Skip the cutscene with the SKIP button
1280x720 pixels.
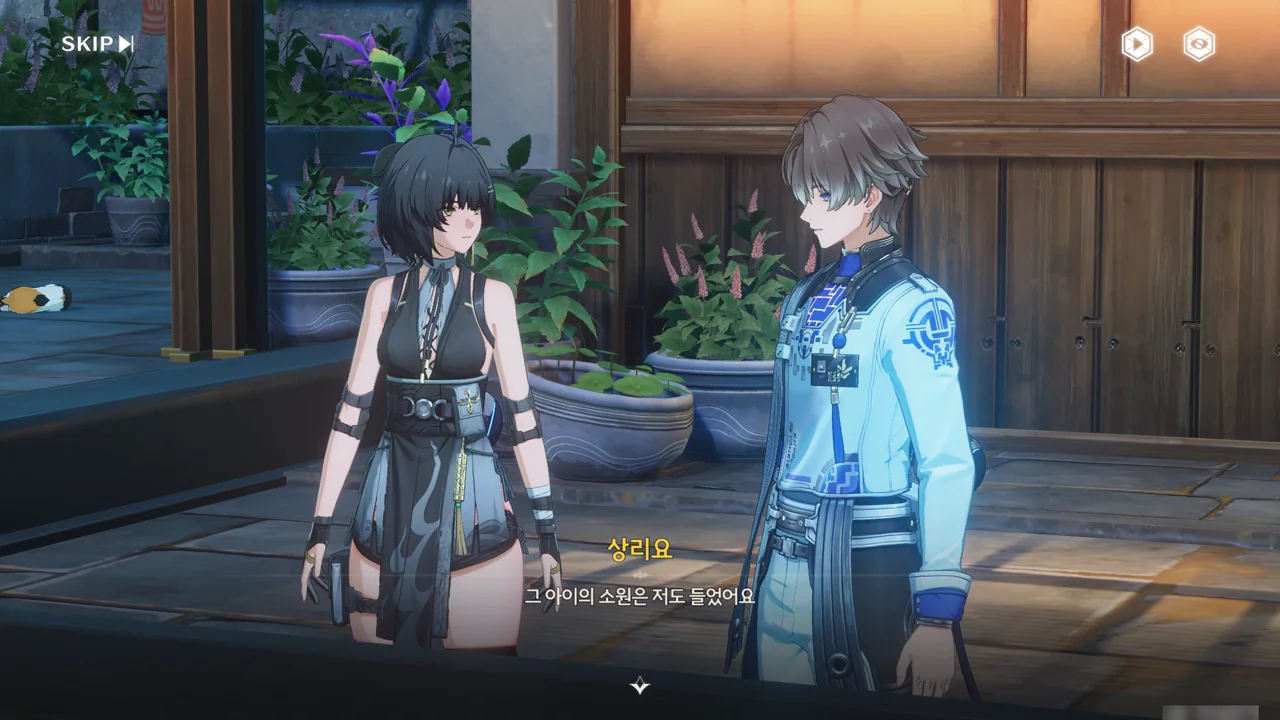97,44
